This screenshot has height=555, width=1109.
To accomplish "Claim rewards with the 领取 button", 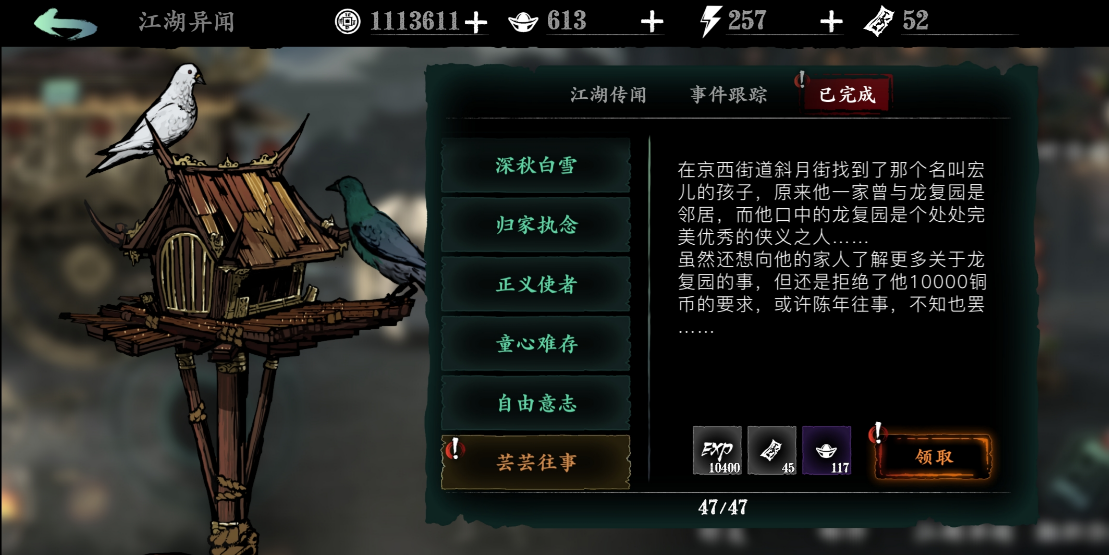I will click(x=934, y=457).
